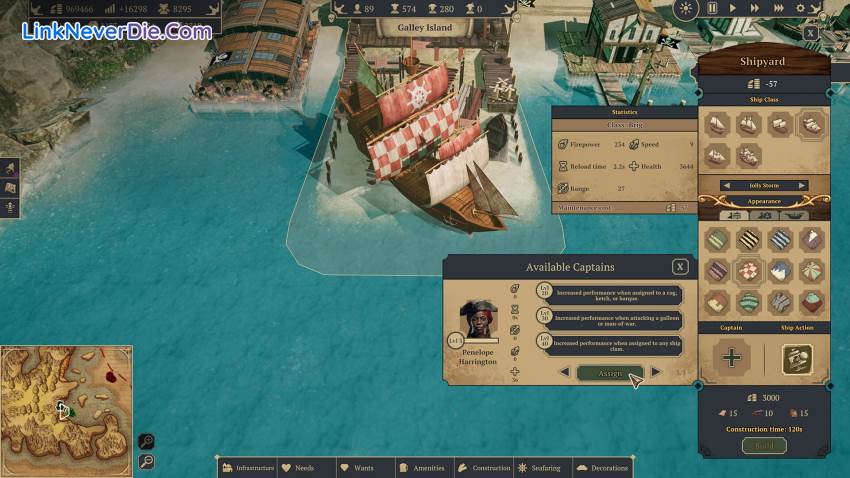Open the Construction build category
The width and height of the screenshot is (850, 478).
pos(484,467)
